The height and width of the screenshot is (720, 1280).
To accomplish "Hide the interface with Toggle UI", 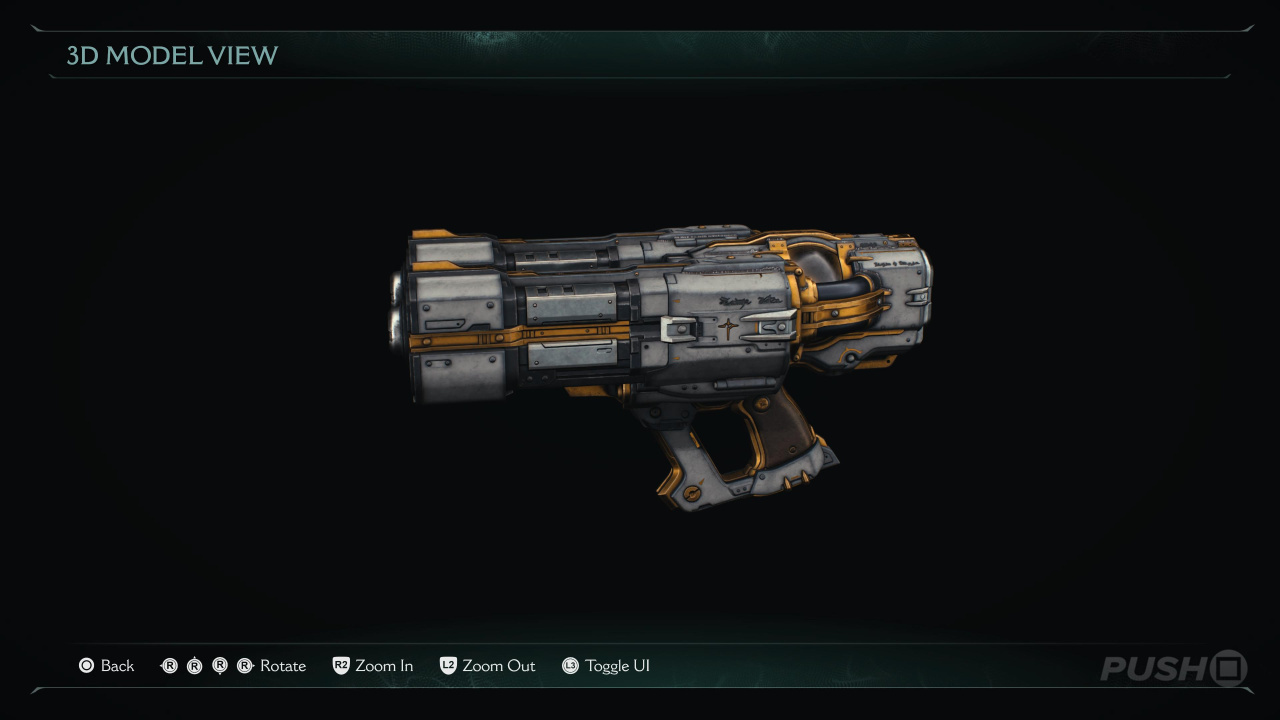I will click(x=606, y=666).
